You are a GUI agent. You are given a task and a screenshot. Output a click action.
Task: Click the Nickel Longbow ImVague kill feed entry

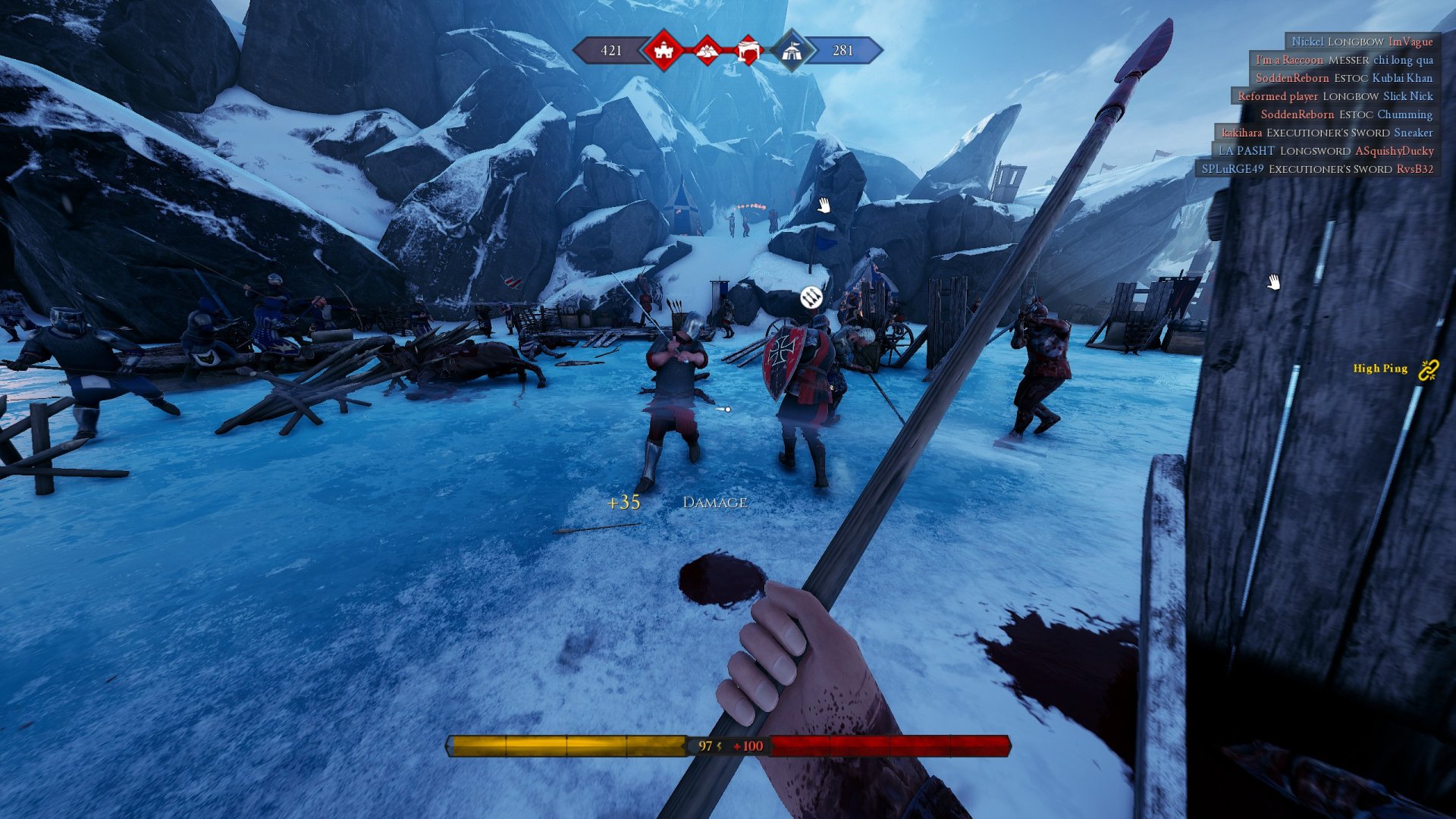coord(1362,42)
